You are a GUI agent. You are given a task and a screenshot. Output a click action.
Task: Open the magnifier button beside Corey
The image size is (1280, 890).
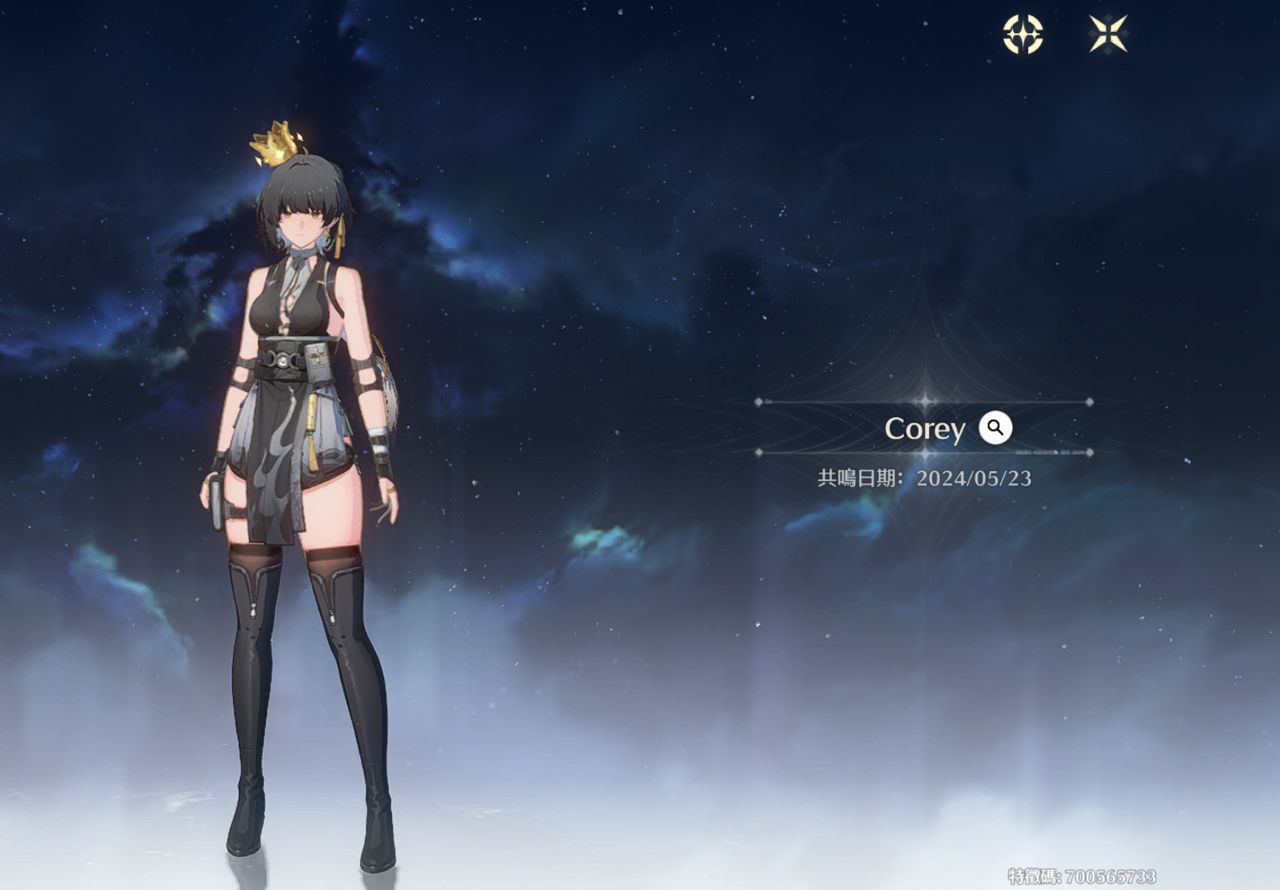click(995, 428)
